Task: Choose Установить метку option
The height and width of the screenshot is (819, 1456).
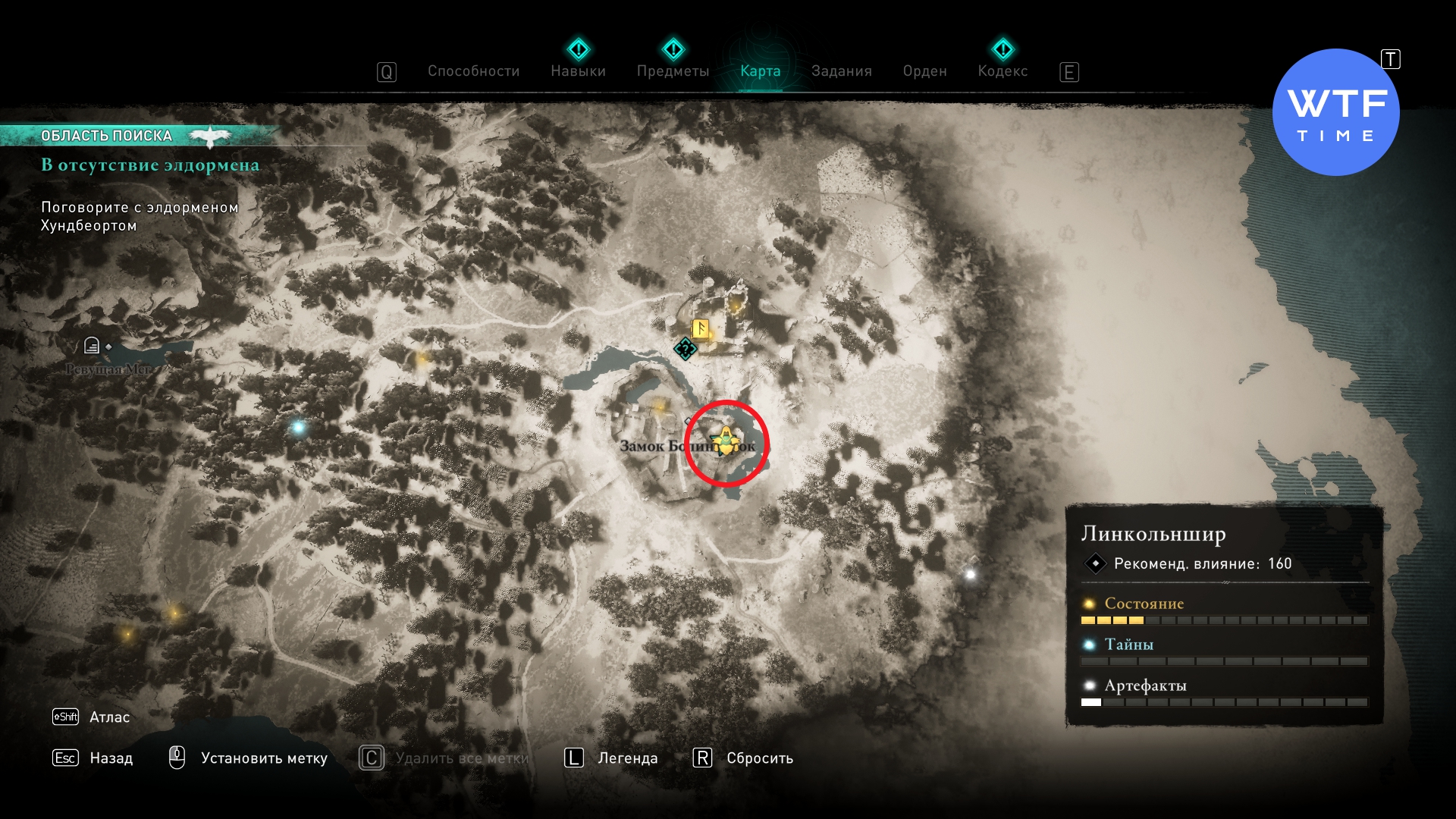Action: [x=263, y=758]
